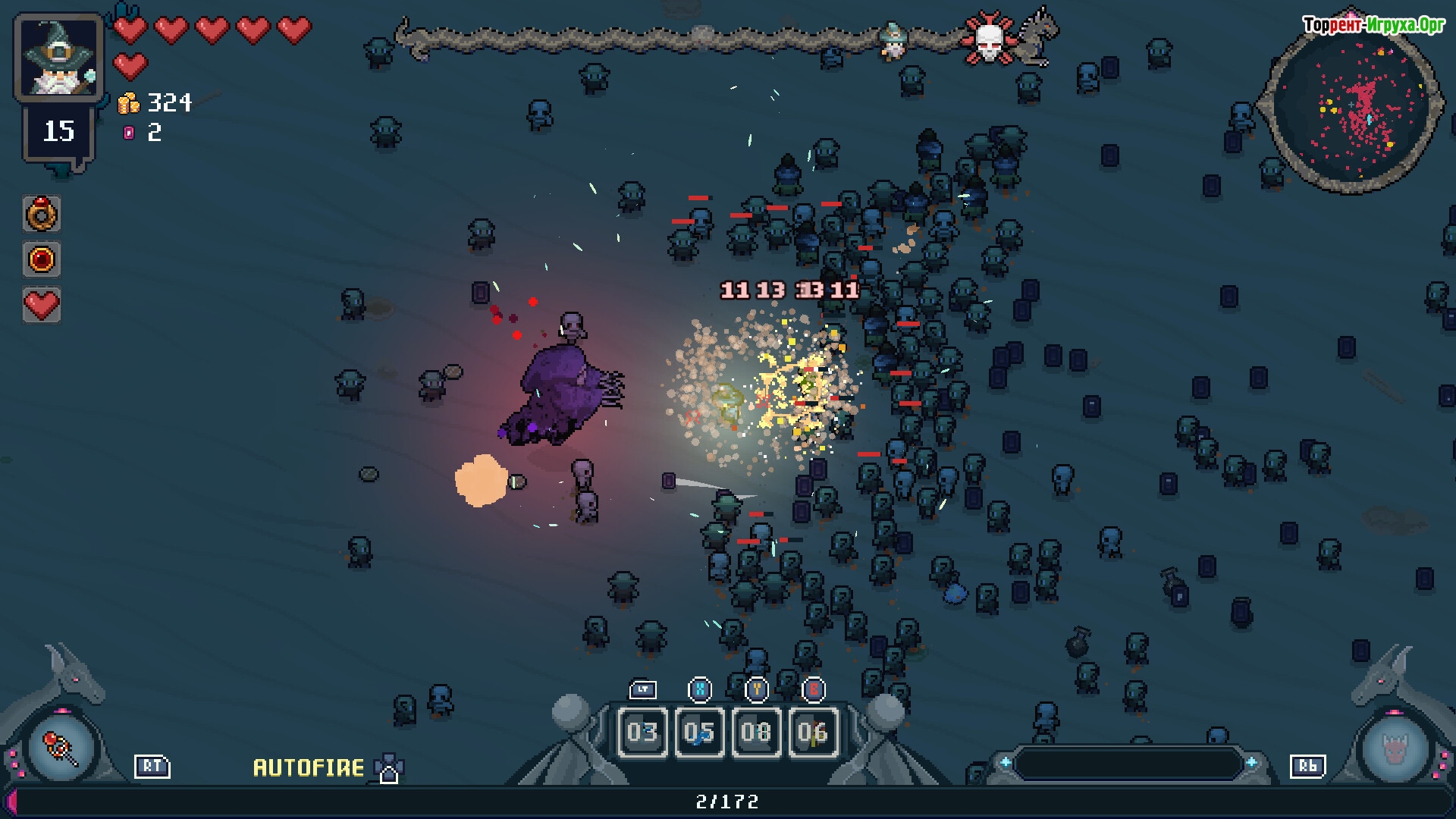This screenshot has height=819, width=1456.
Task: Activate the ability slot showing cooldown 03
Action: coord(642,732)
